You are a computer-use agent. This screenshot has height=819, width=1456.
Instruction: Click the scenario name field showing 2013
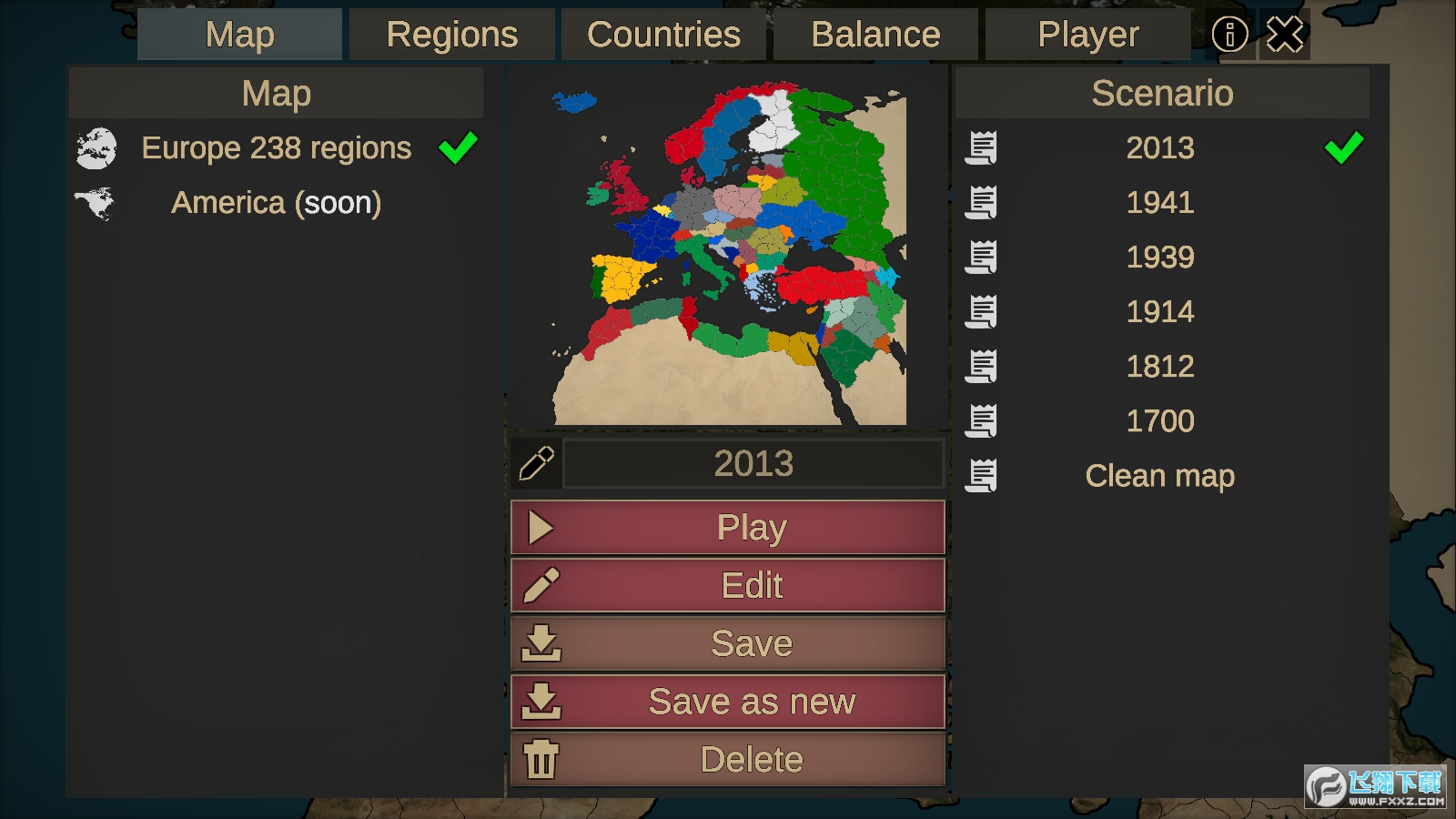[753, 462]
